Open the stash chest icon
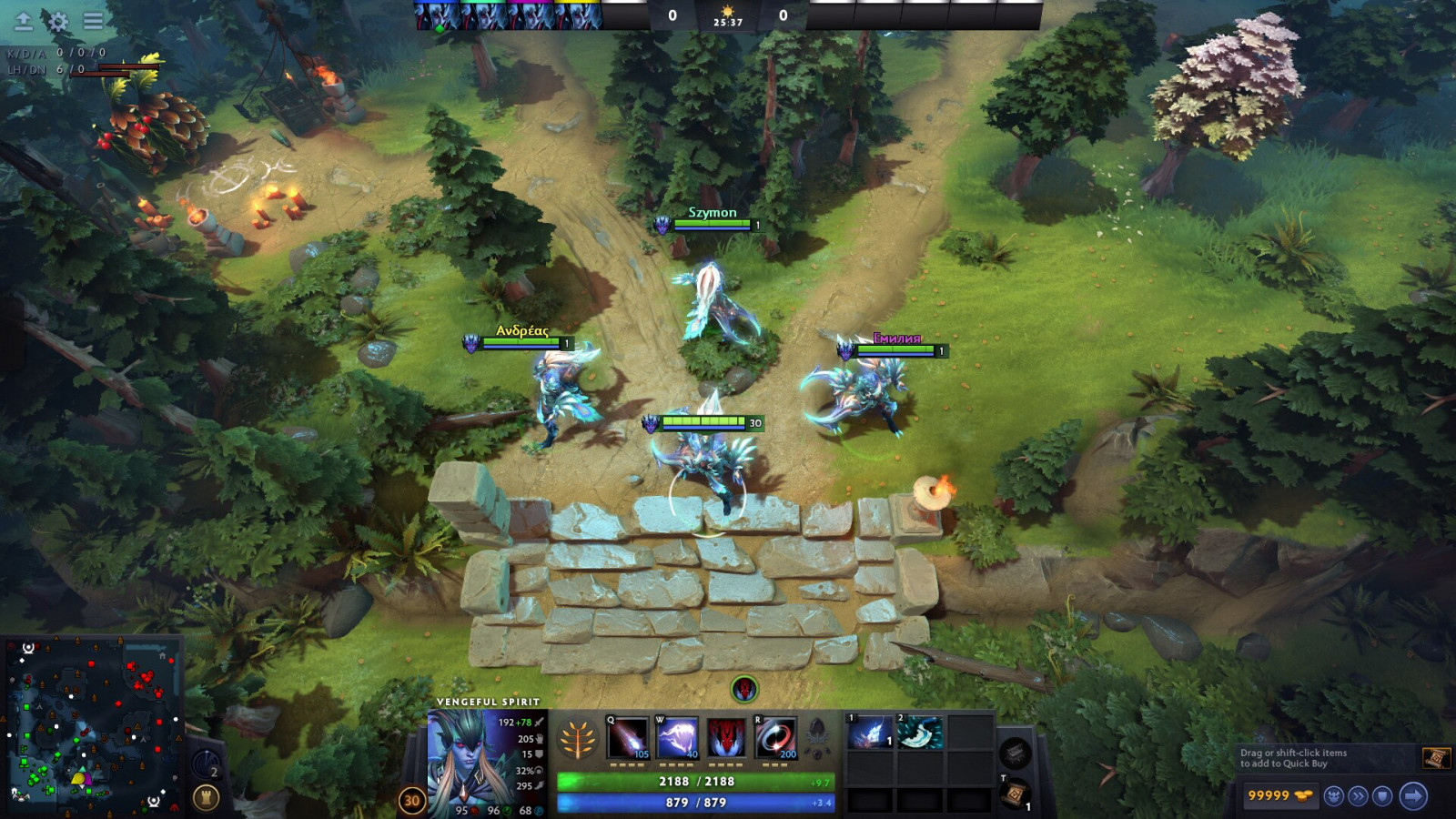The height and width of the screenshot is (819, 1456). tap(1015, 753)
